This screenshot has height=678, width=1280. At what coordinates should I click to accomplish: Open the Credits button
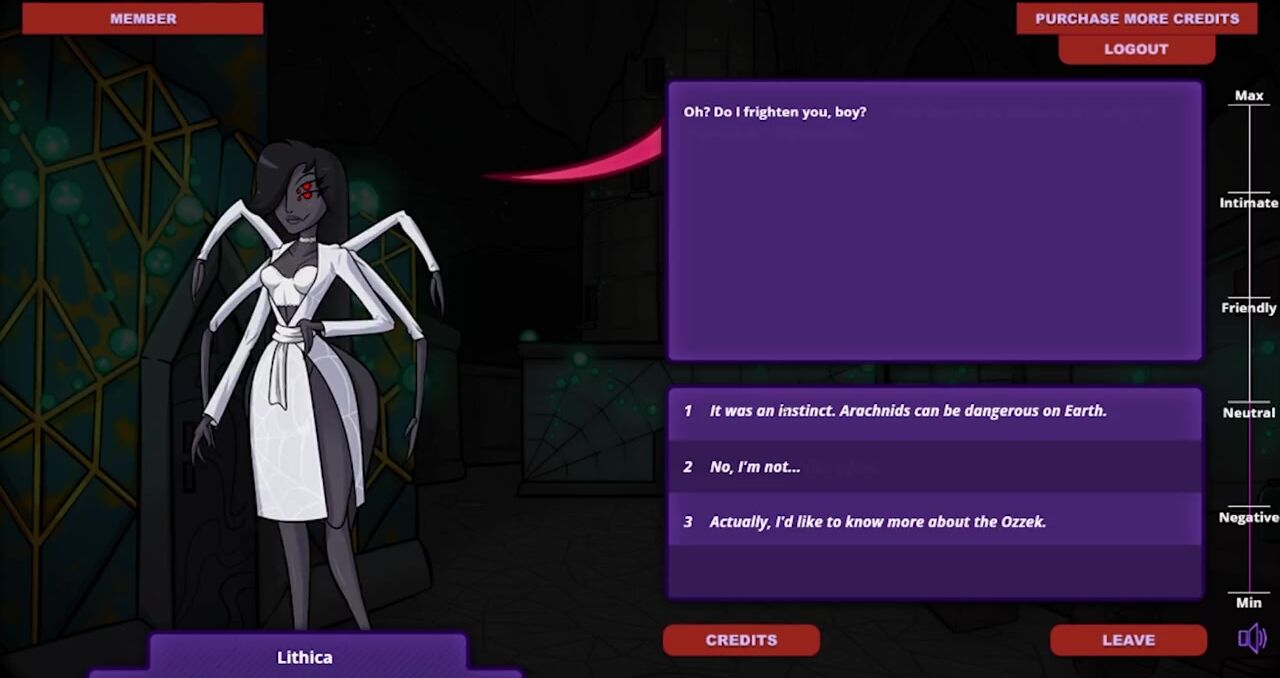click(x=741, y=640)
